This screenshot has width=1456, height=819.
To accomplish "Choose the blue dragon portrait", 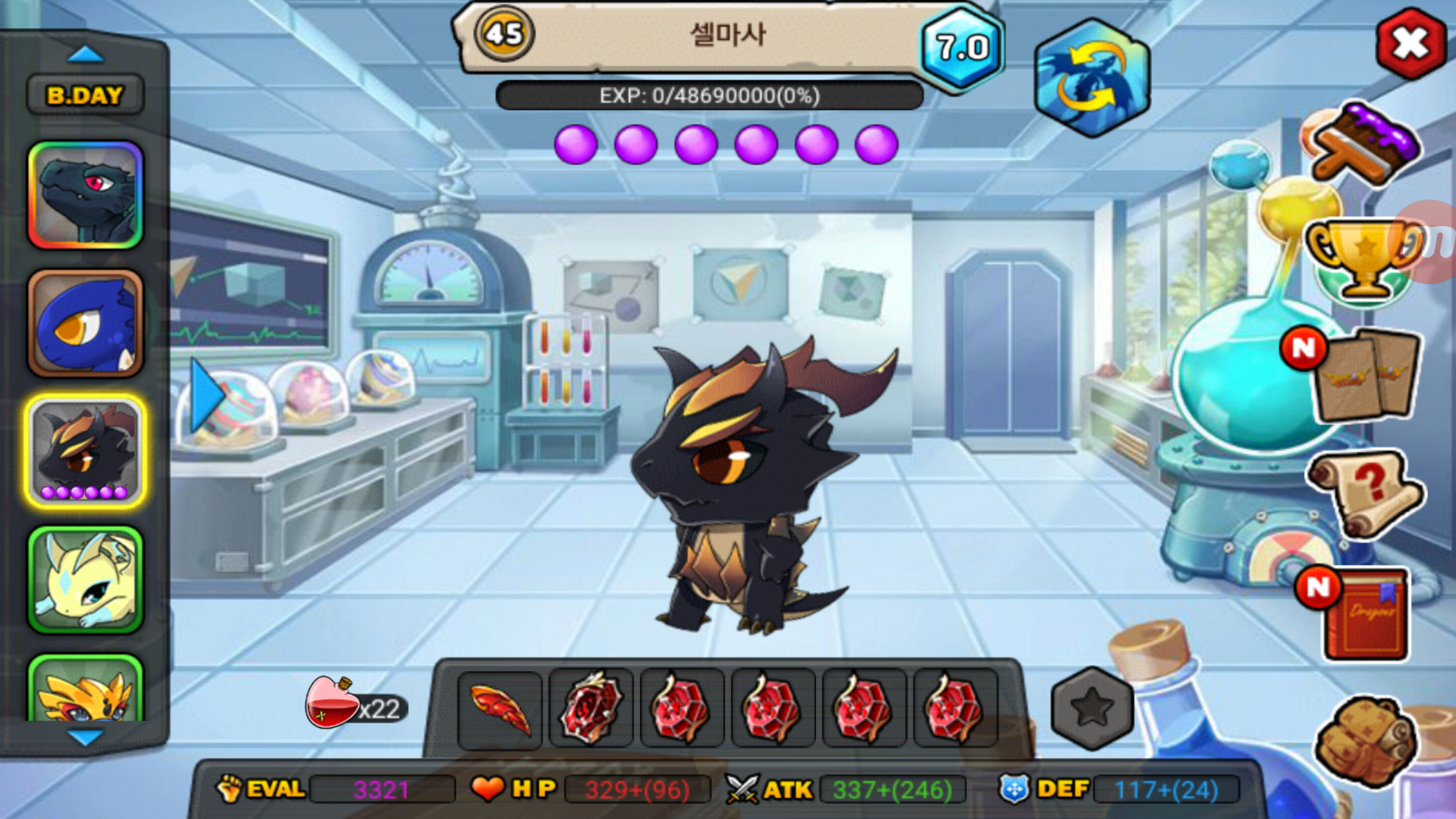I will [x=85, y=324].
